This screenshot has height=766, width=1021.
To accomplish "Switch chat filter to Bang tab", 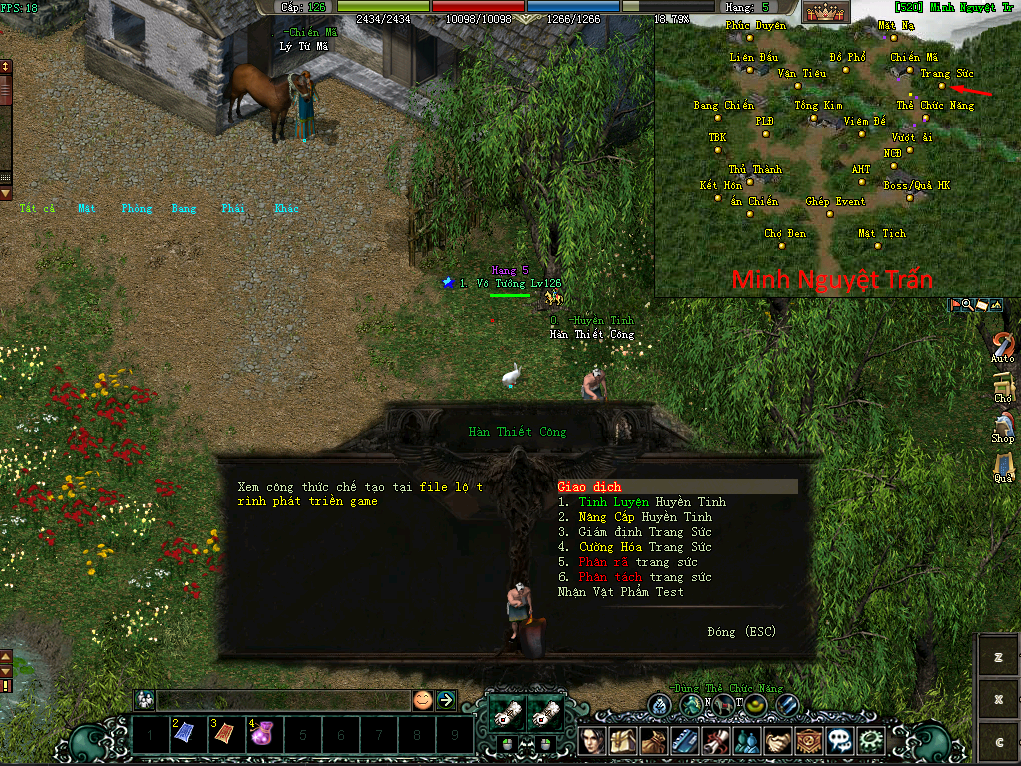I will 184,209.
